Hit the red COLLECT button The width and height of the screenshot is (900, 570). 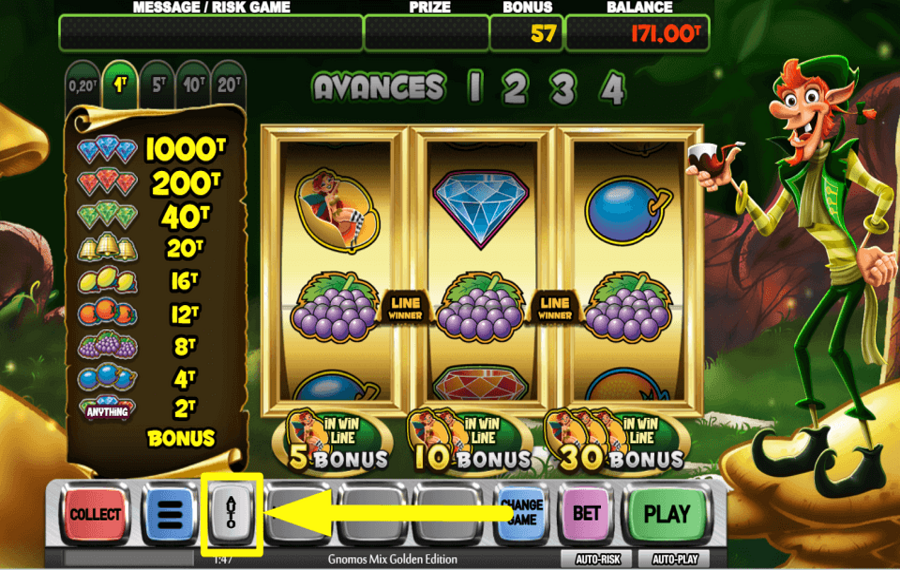pos(95,515)
